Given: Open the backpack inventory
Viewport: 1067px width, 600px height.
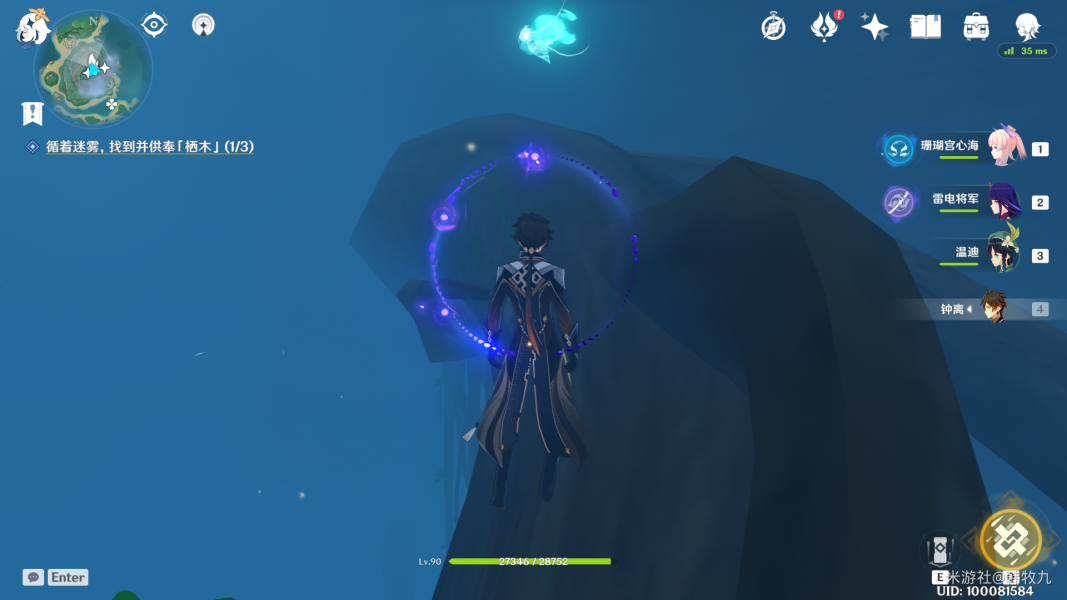Looking at the screenshot, I should pyautogui.click(x=976, y=27).
